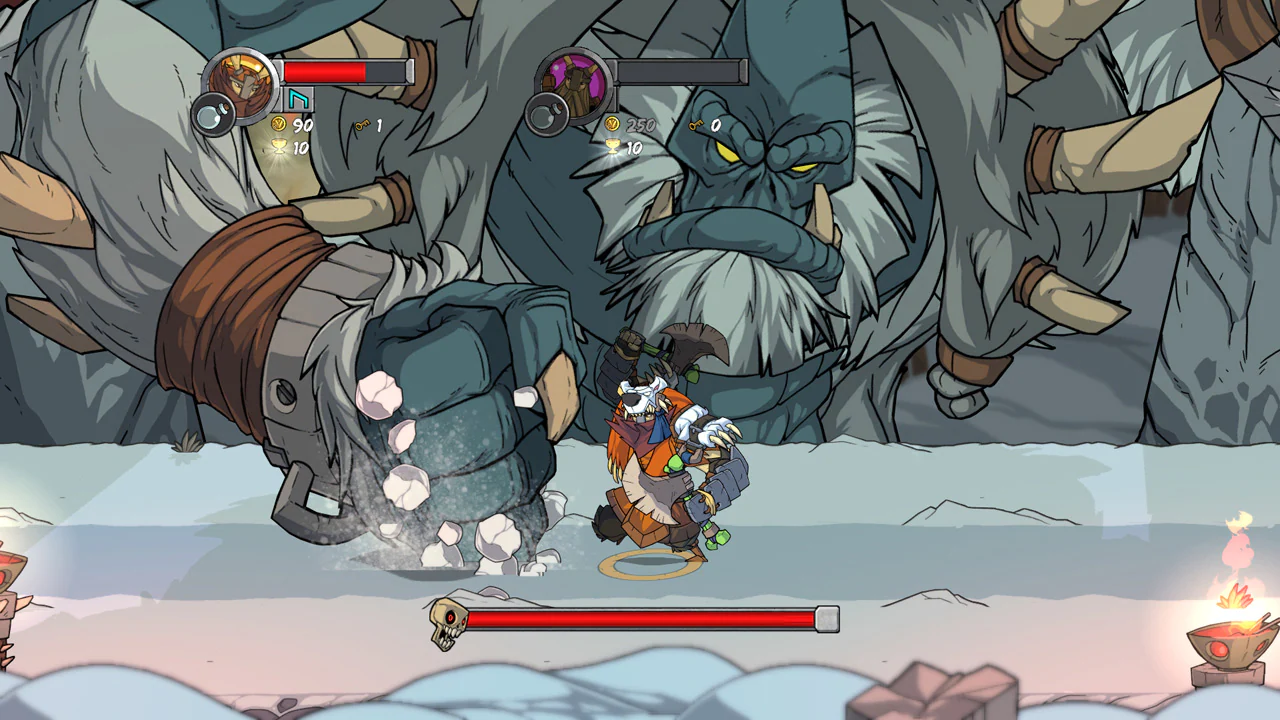Select the second player's potion flask icon
The image size is (1280, 720).
click(x=547, y=118)
